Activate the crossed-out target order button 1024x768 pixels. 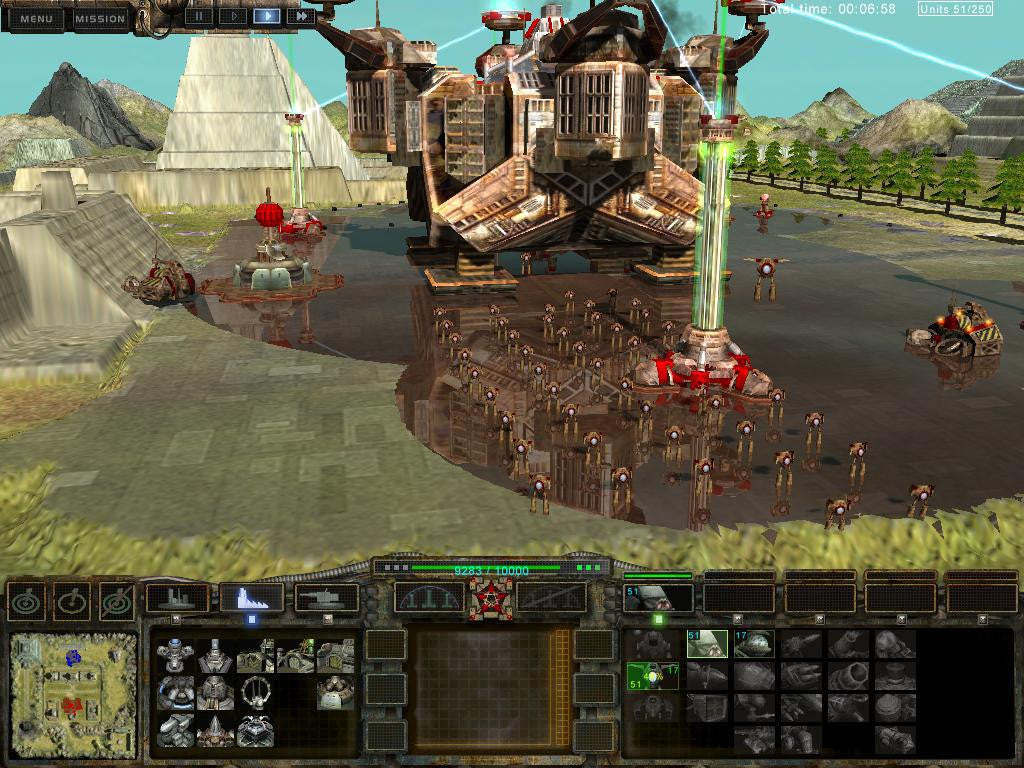117,601
